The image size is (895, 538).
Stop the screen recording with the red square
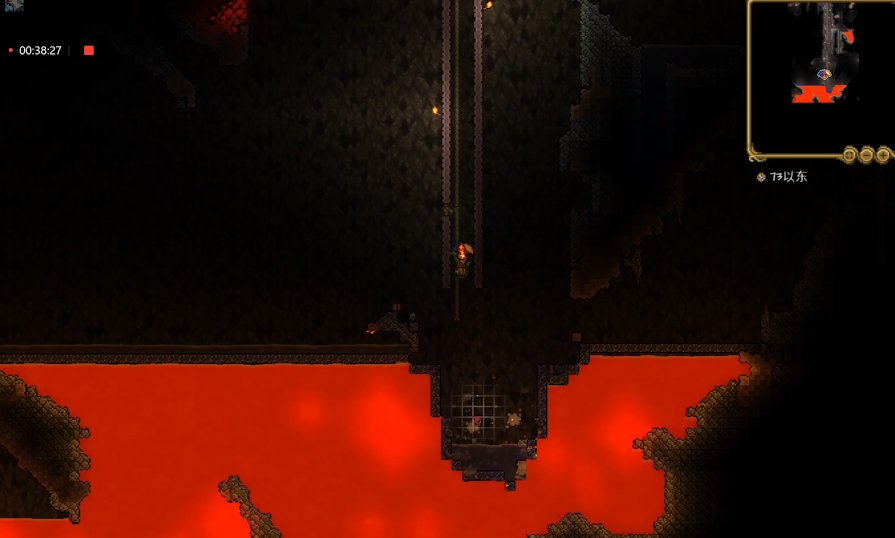(89, 50)
